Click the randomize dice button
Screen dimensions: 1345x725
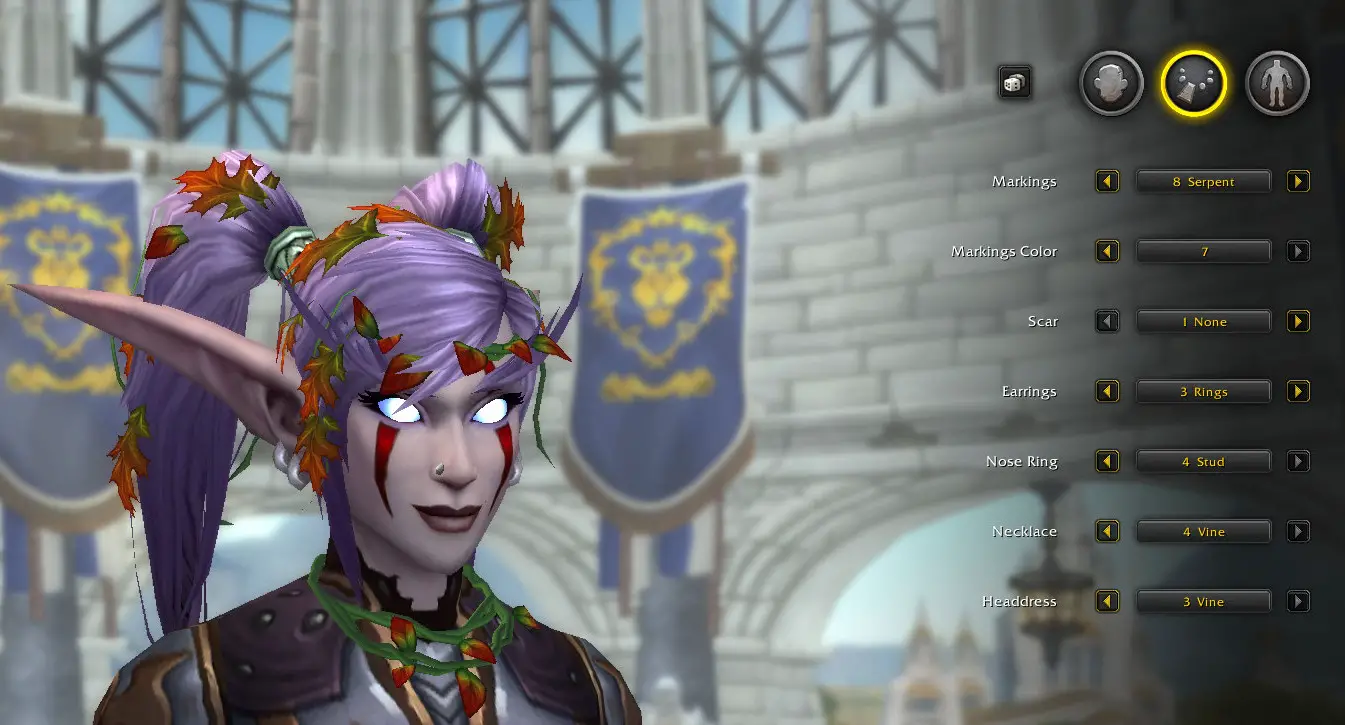[x=1014, y=83]
